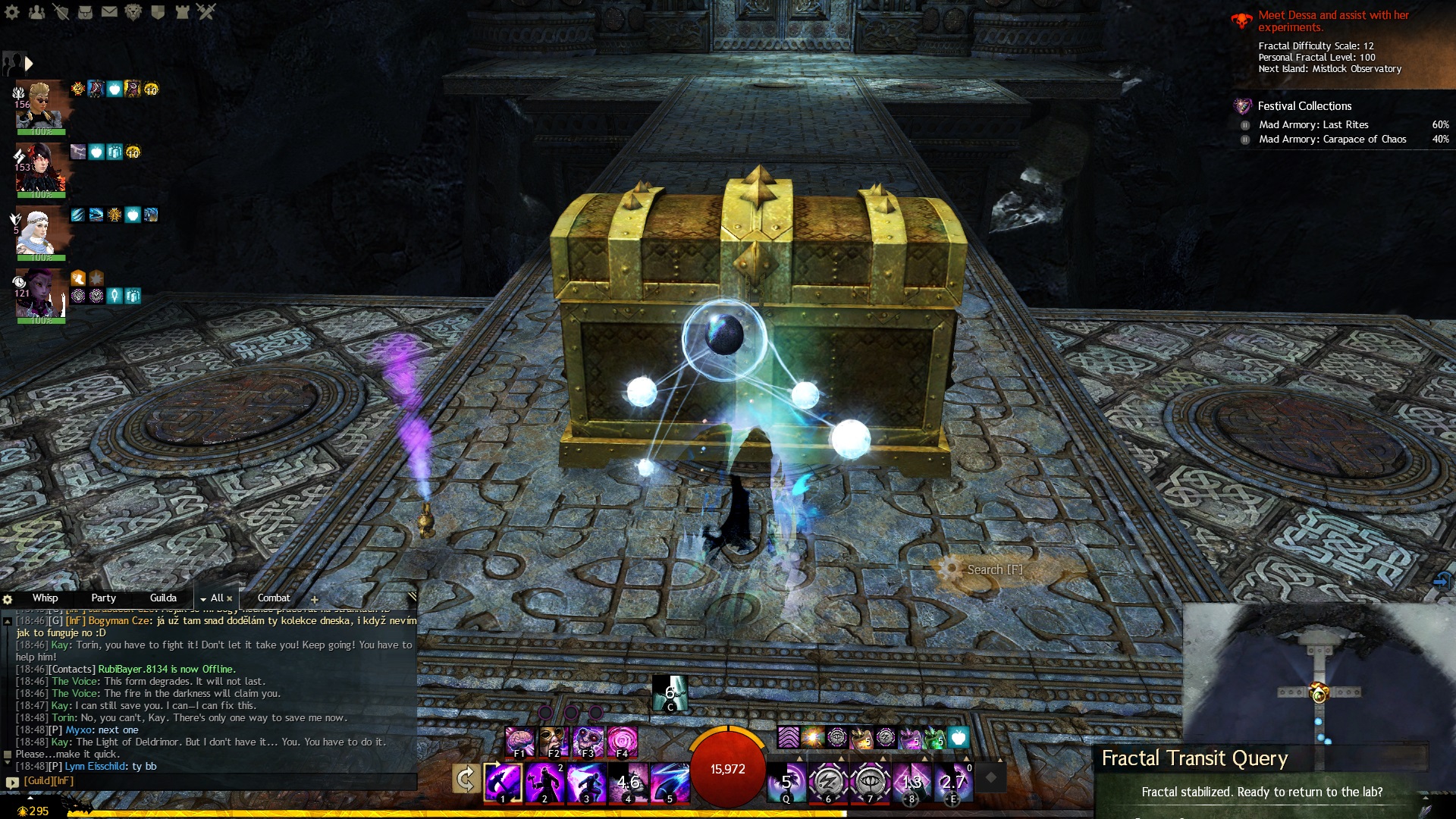Open the mail envelope icon
Viewport: 1456px width, 819px height.
tap(109, 11)
